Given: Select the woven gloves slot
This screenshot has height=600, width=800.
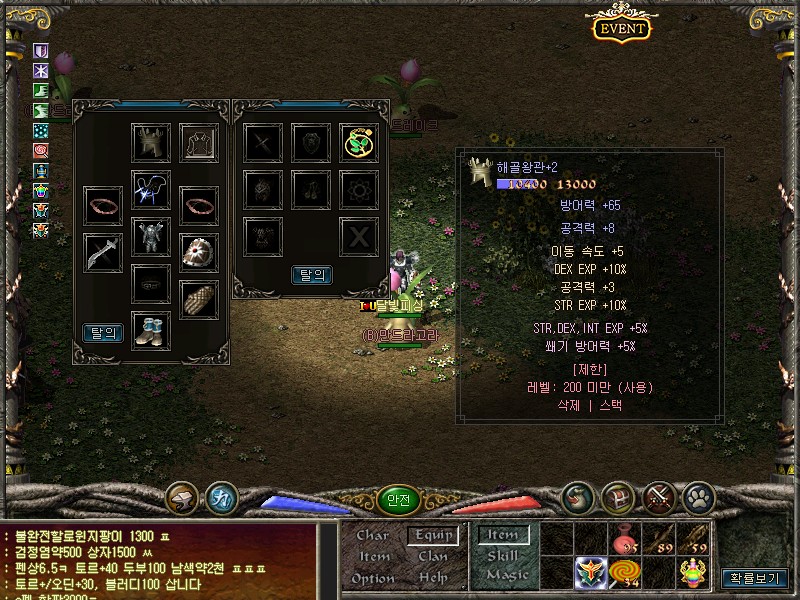Looking at the screenshot, I should pos(198,298).
